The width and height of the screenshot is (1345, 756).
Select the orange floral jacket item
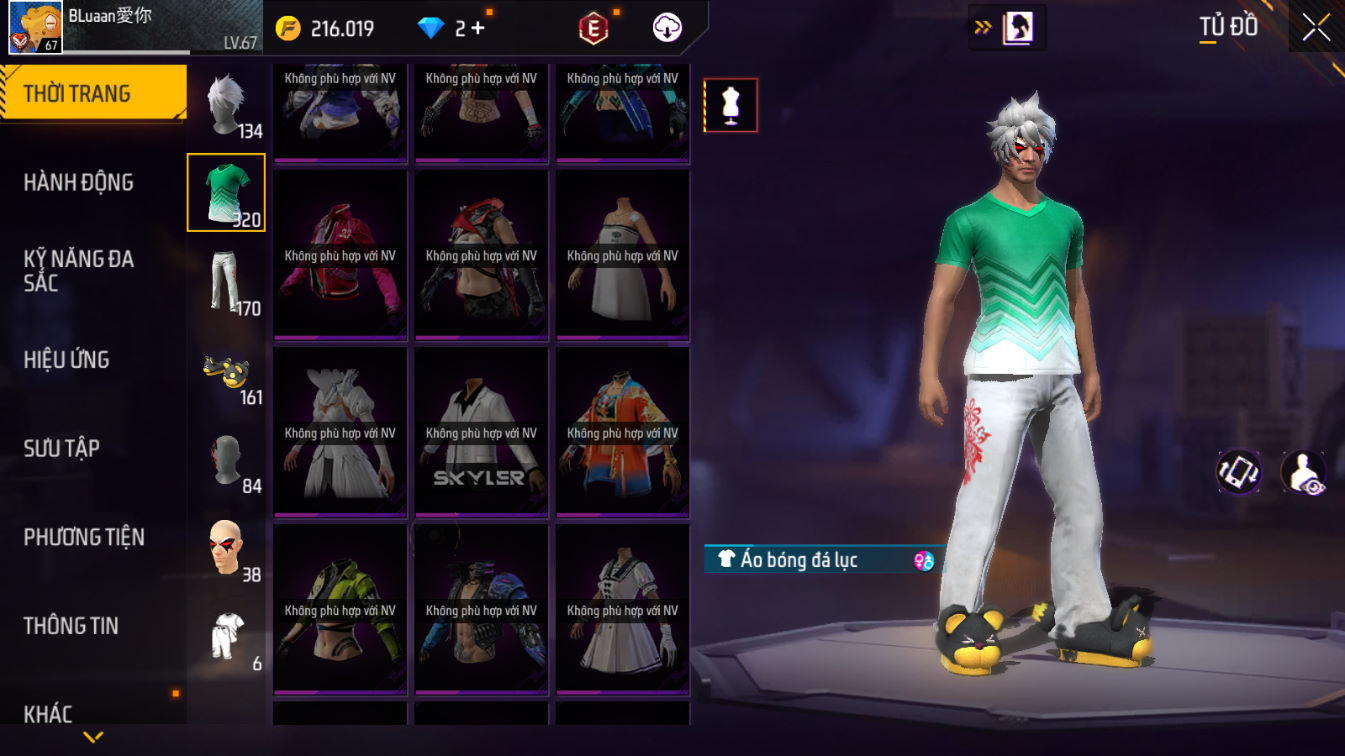(x=622, y=432)
